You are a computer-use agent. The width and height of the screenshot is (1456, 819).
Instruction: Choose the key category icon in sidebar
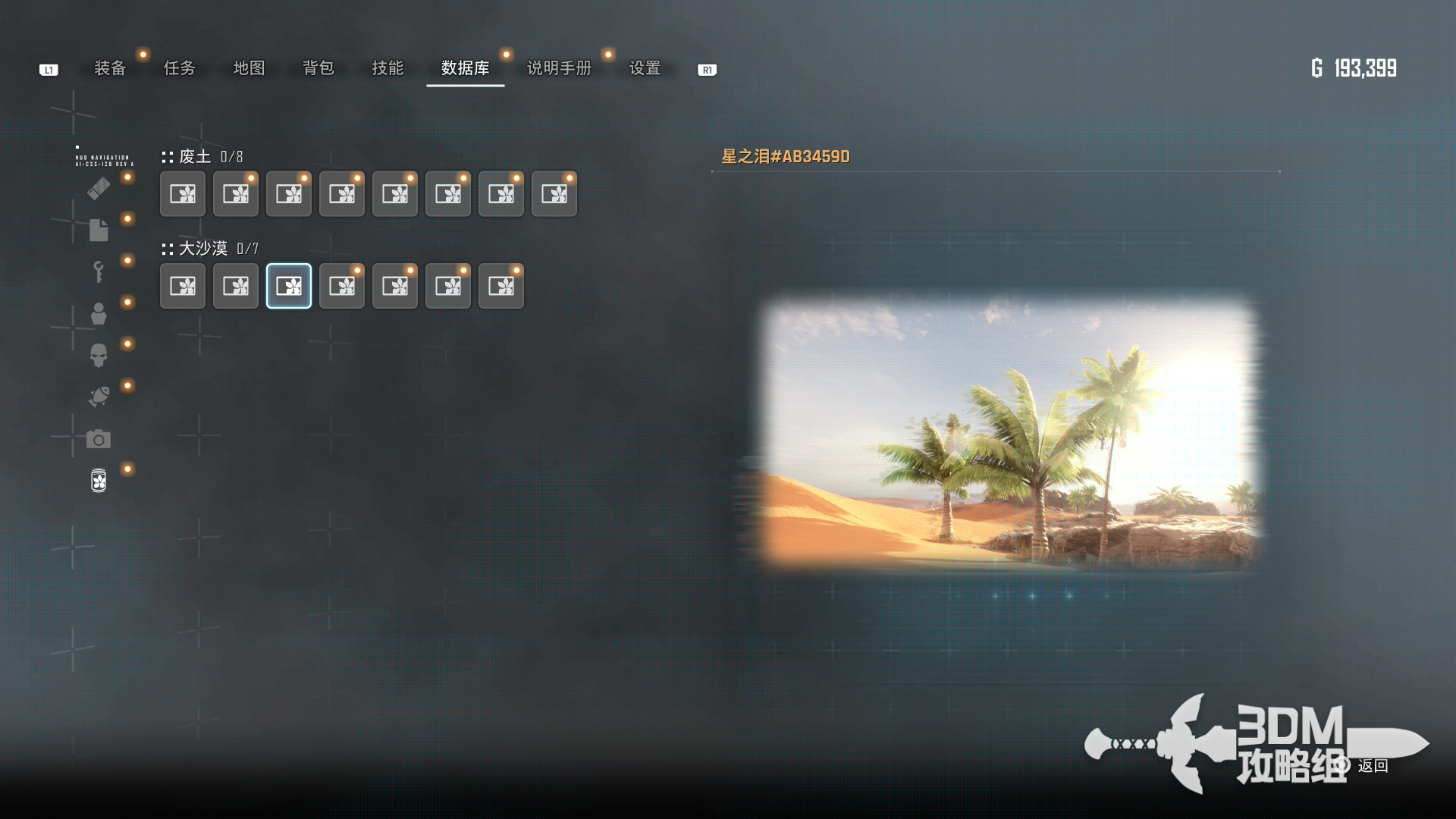tap(99, 271)
